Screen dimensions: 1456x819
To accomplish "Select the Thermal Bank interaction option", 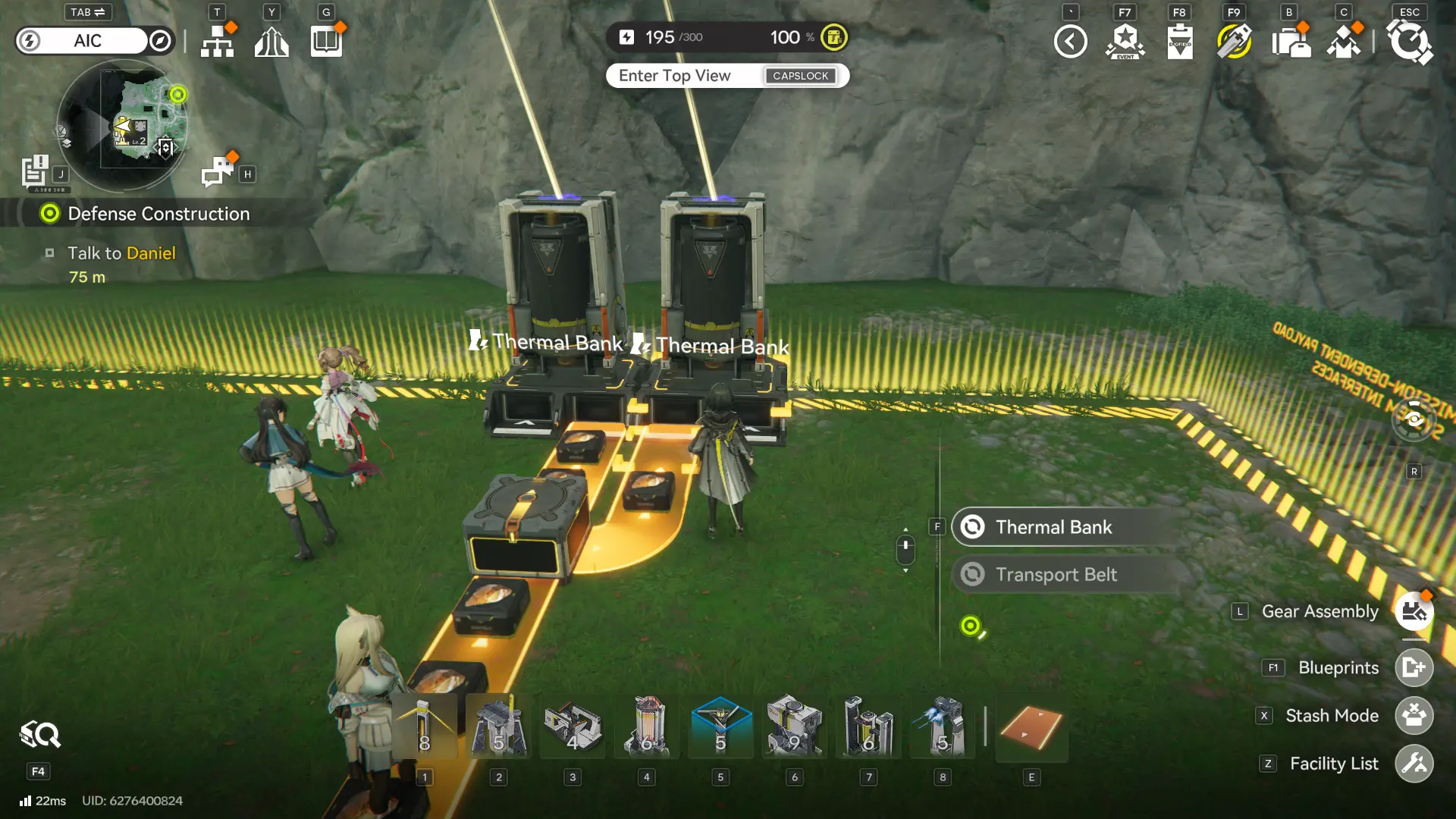I will tap(1053, 527).
